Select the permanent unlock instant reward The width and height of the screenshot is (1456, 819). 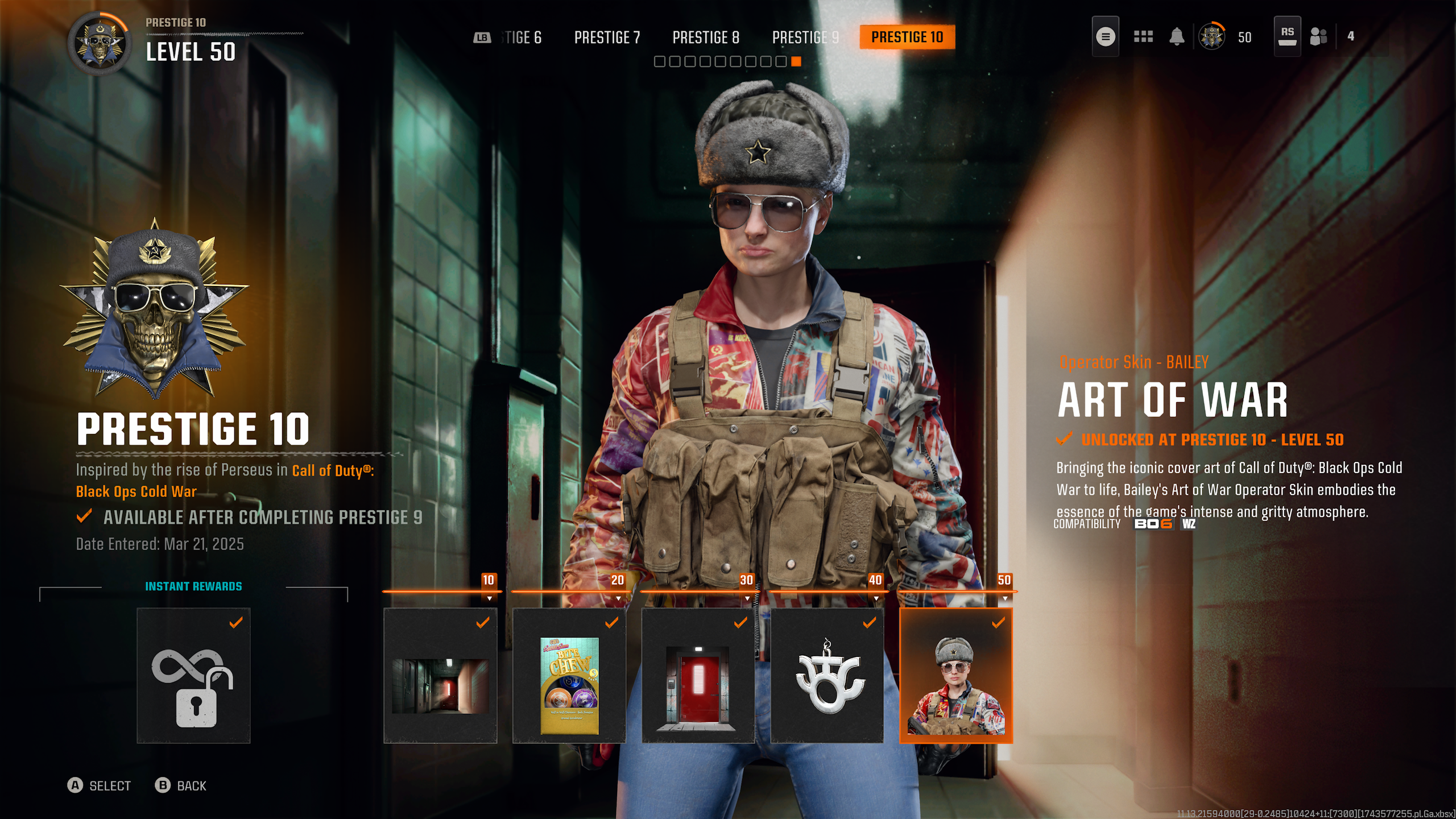pyautogui.click(x=193, y=676)
